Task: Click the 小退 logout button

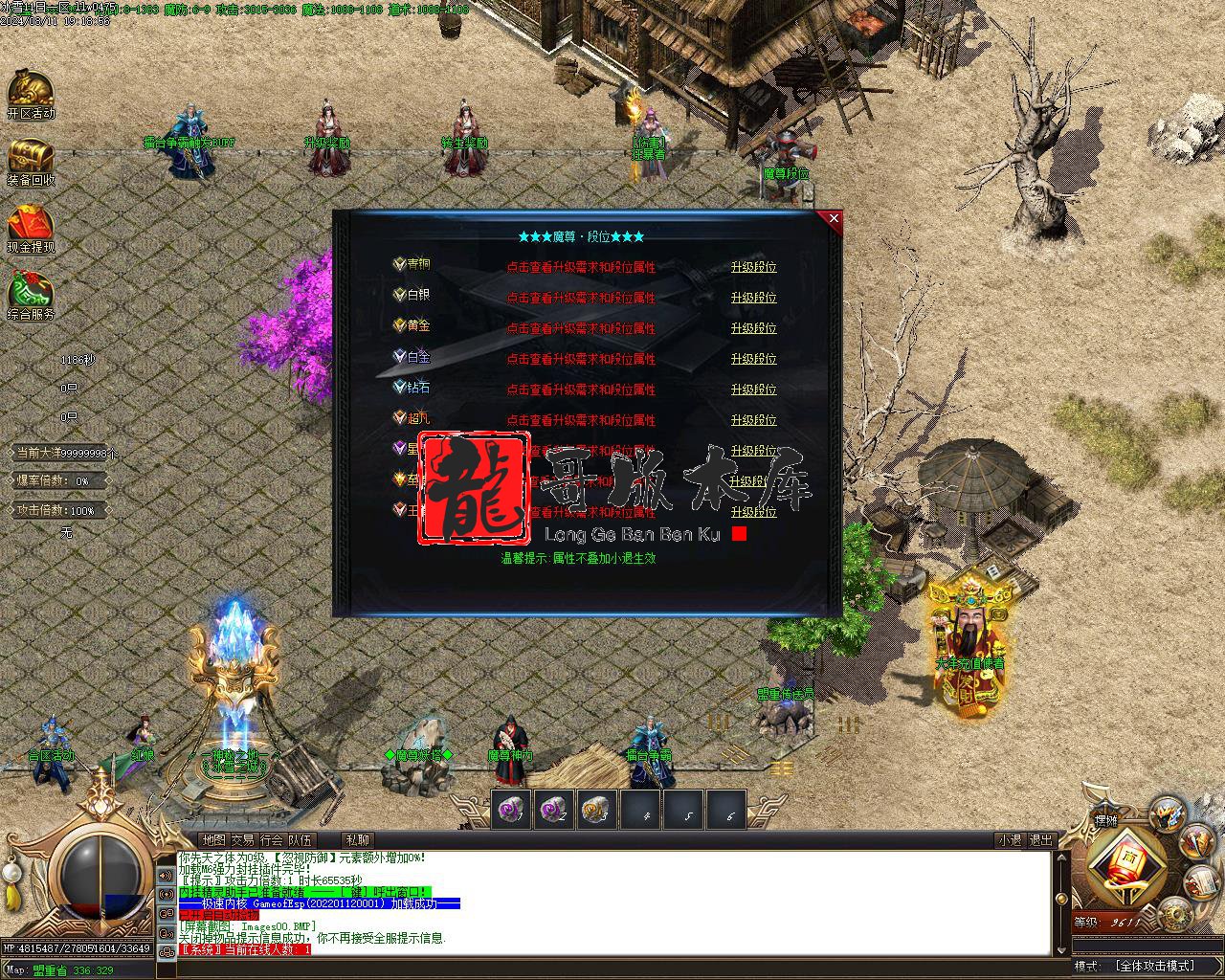Action: pyautogui.click(x=1009, y=840)
